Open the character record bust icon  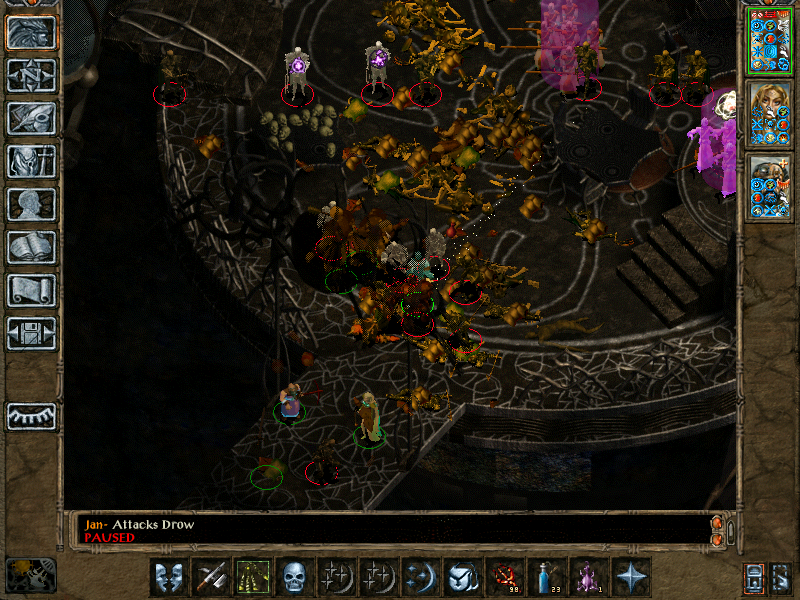31,204
